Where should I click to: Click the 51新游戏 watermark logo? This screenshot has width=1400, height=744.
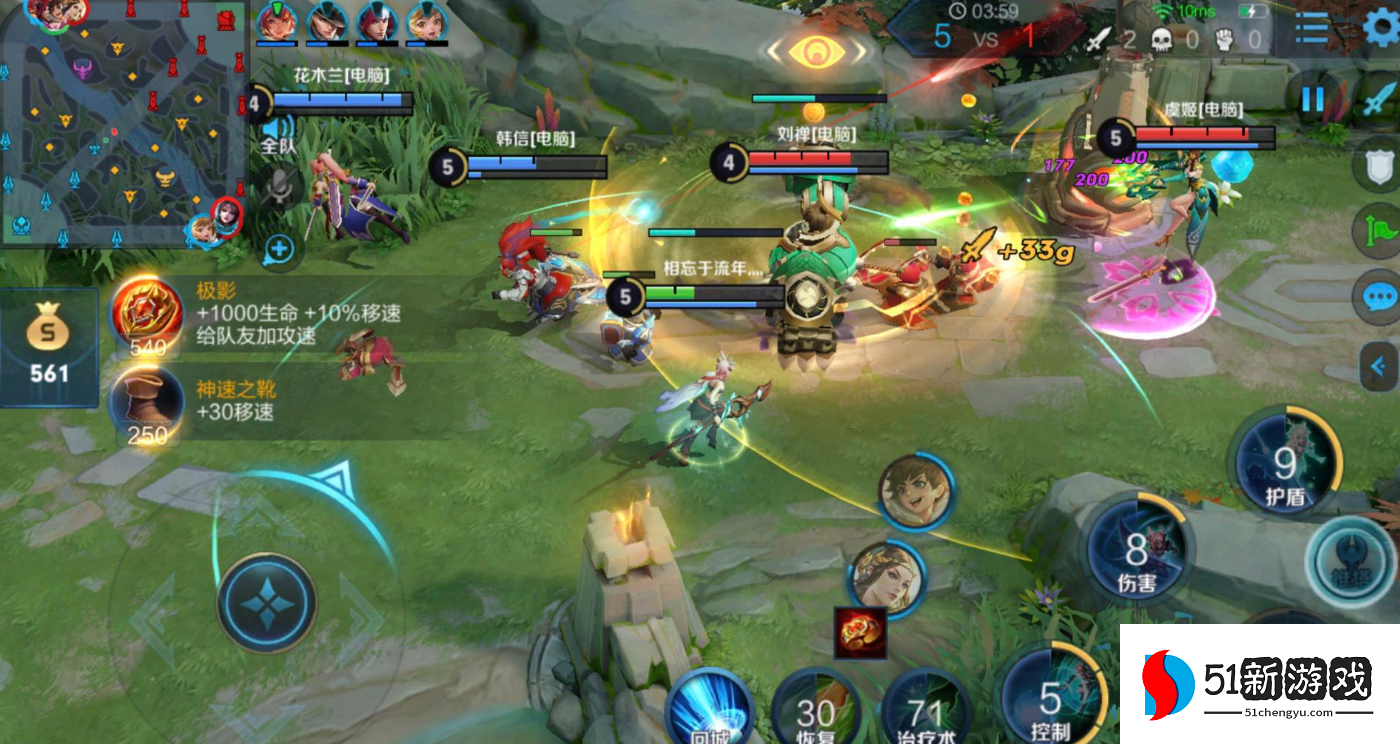click(x=1259, y=684)
